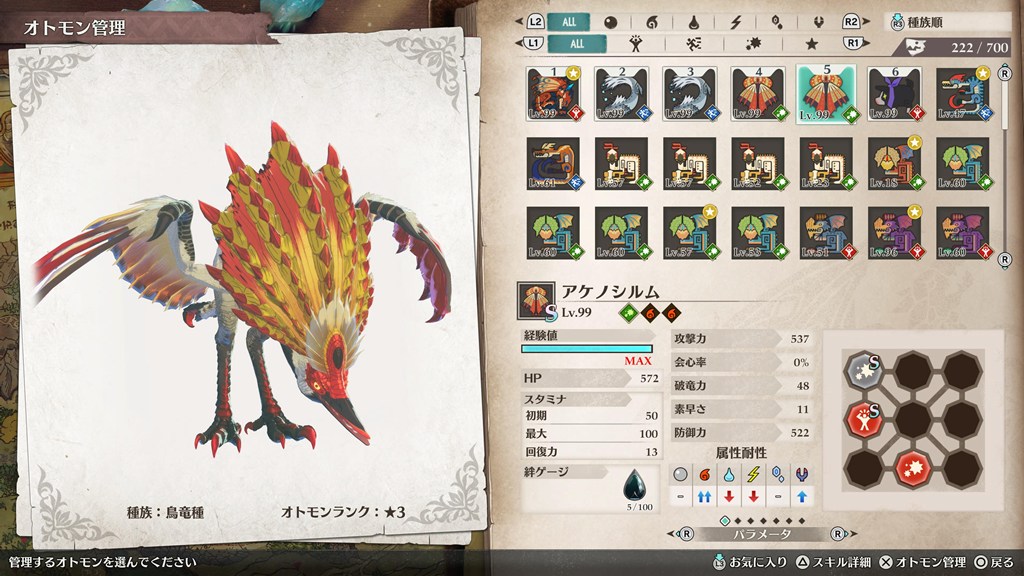Image resolution: width=1024 pixels, height=576 pixels.
Task: Choose the black monster in party slot 6
Action: click(x=894, y=93)
